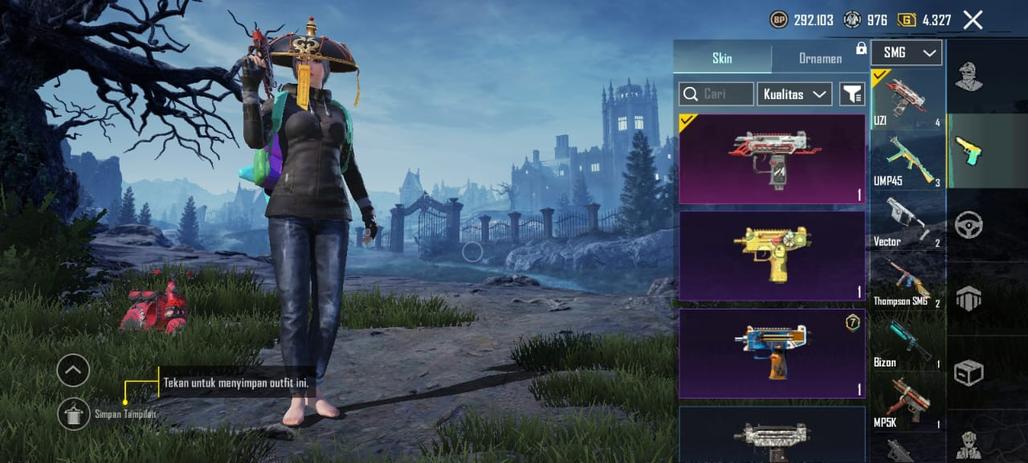Open the skin filter funnel button

click(x=851, y=94)
